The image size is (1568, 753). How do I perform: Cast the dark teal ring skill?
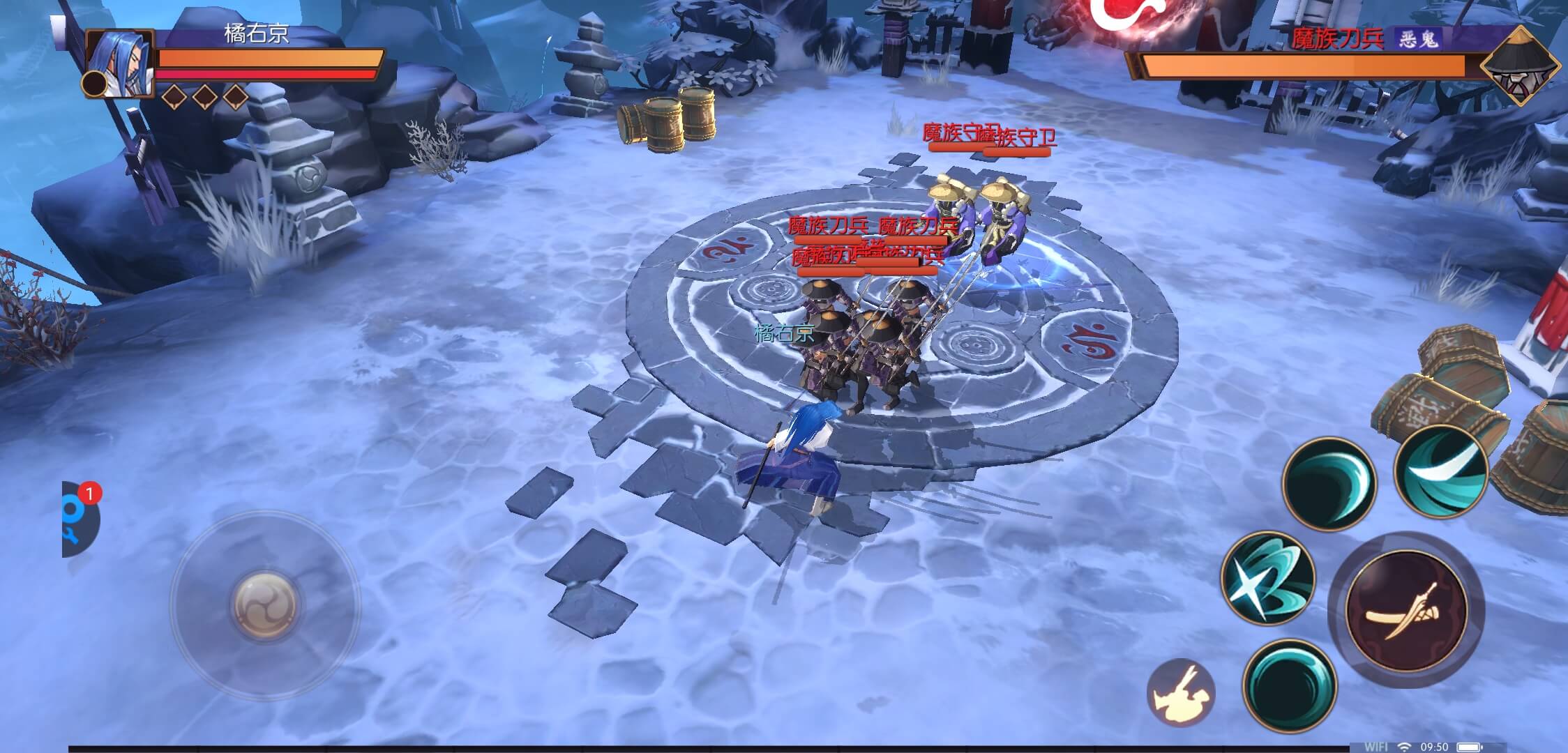click(1290, 685)
